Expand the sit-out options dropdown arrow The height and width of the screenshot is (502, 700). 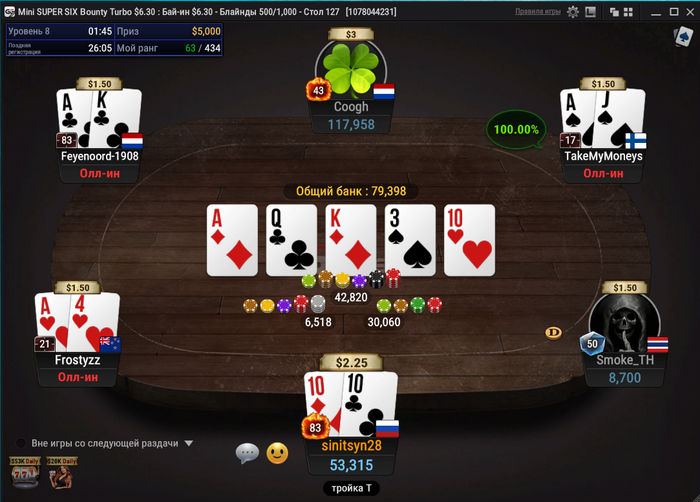pyautogui.click(x=188, y=443)
